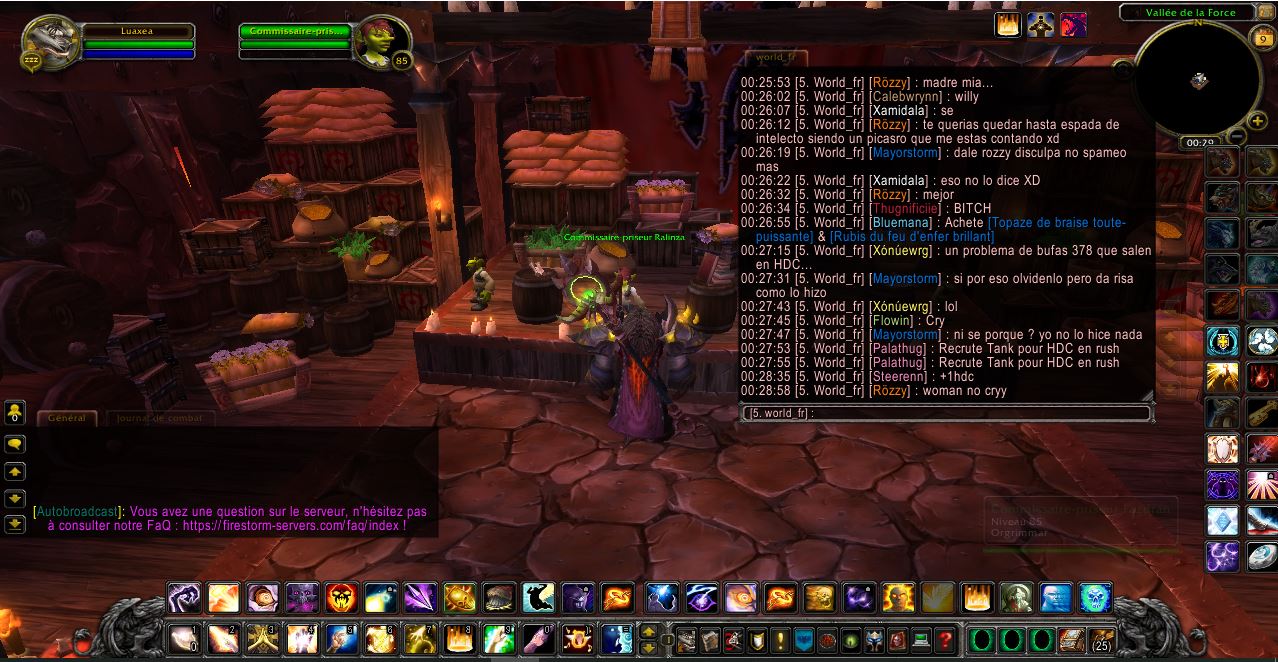Activate the green swirl ability in slot 9

coord(497,638)
